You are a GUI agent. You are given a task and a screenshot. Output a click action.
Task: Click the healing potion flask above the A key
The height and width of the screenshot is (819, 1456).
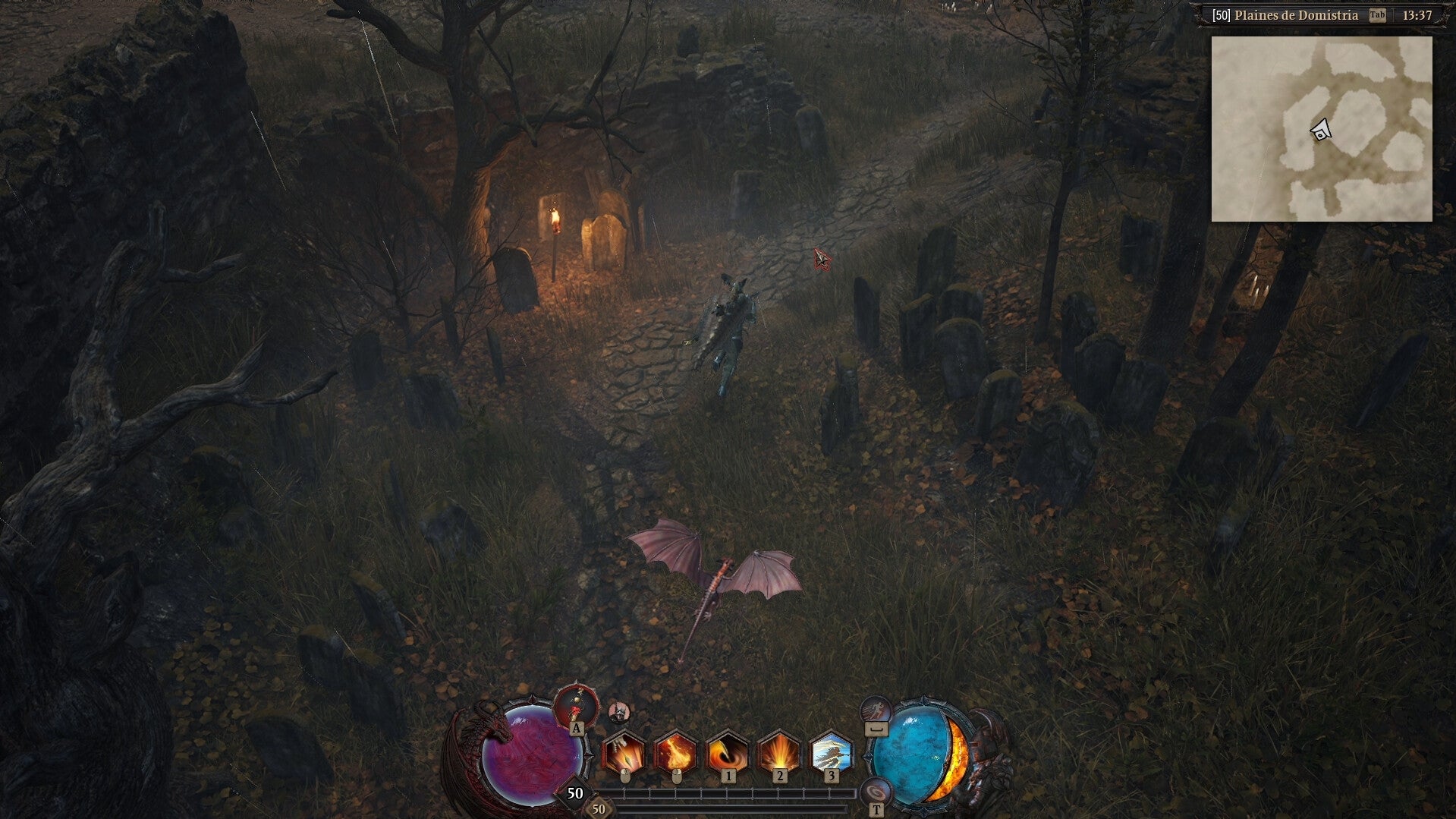pyautogui.click(x=575, y=706)
